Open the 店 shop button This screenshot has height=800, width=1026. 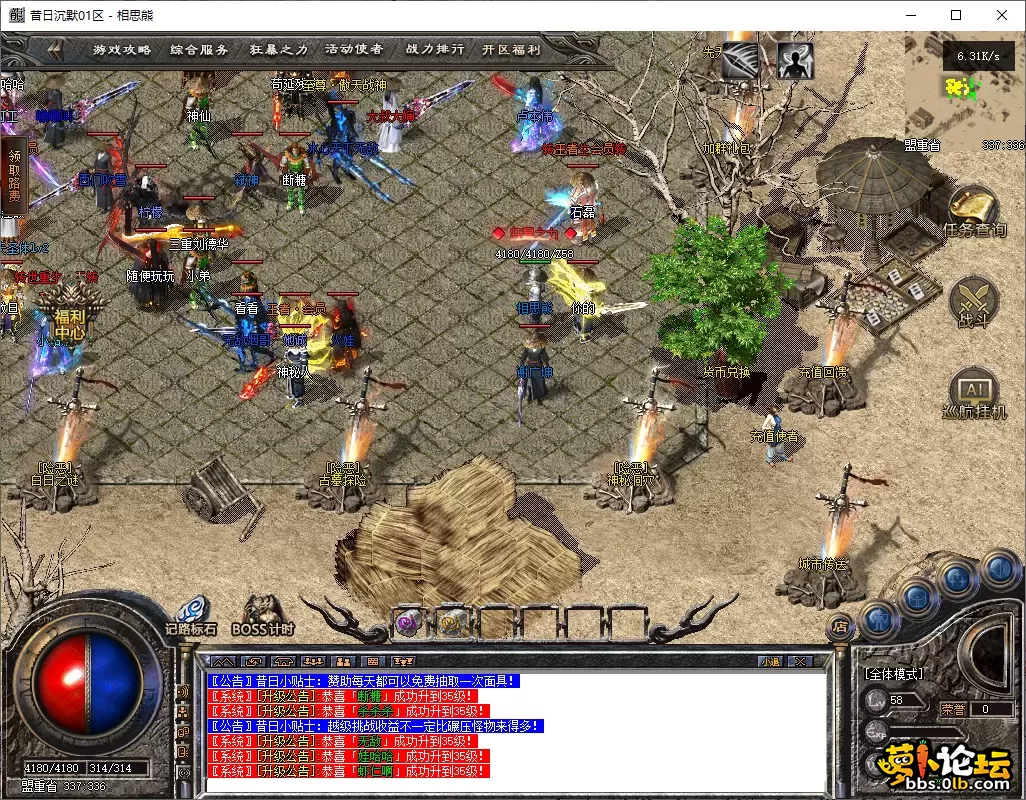[841, 627]
